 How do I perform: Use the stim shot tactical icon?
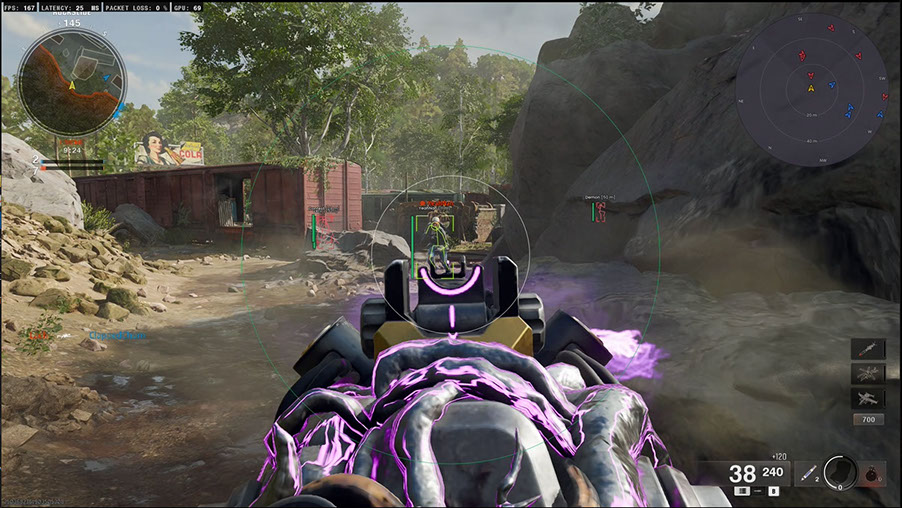point(807,473)
